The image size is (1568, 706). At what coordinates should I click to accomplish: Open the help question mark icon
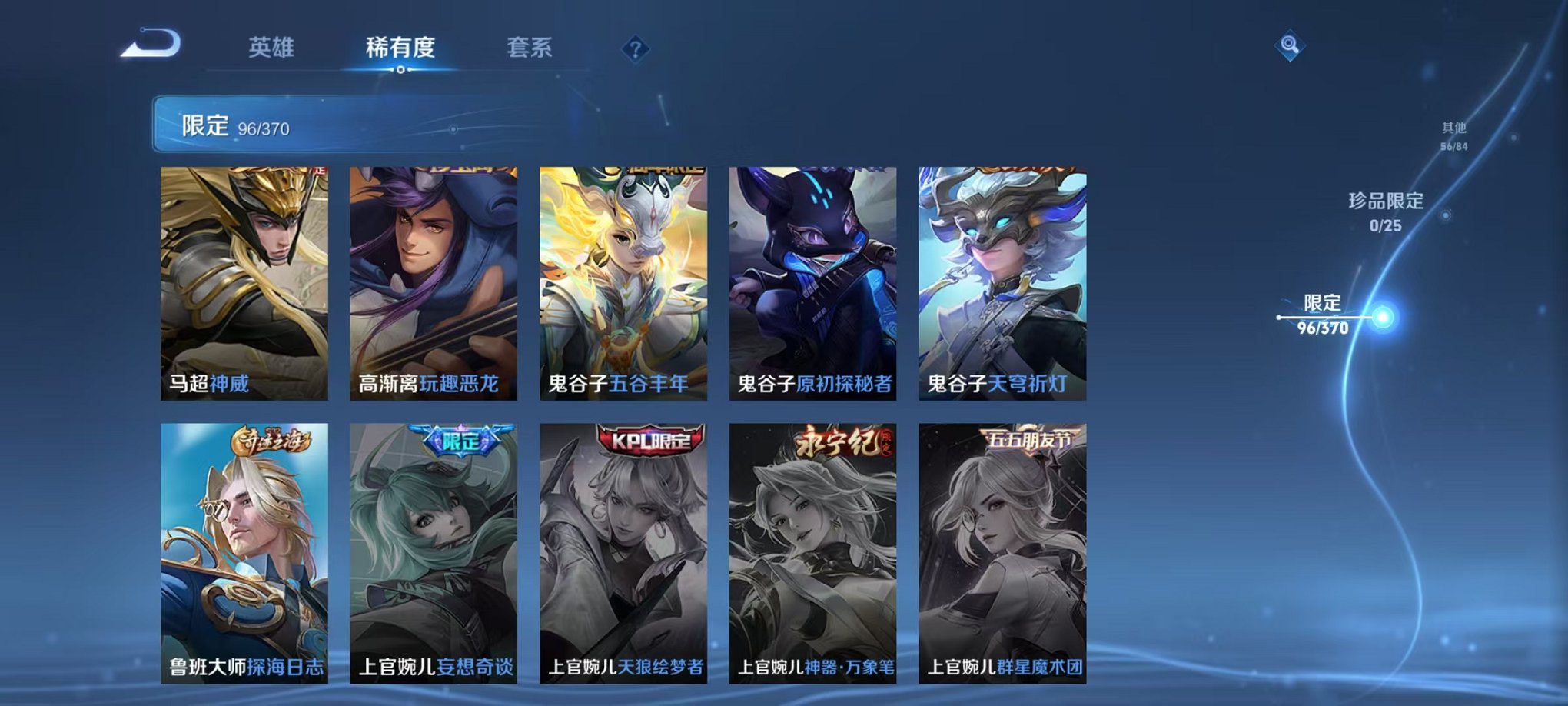click(634, 49)
